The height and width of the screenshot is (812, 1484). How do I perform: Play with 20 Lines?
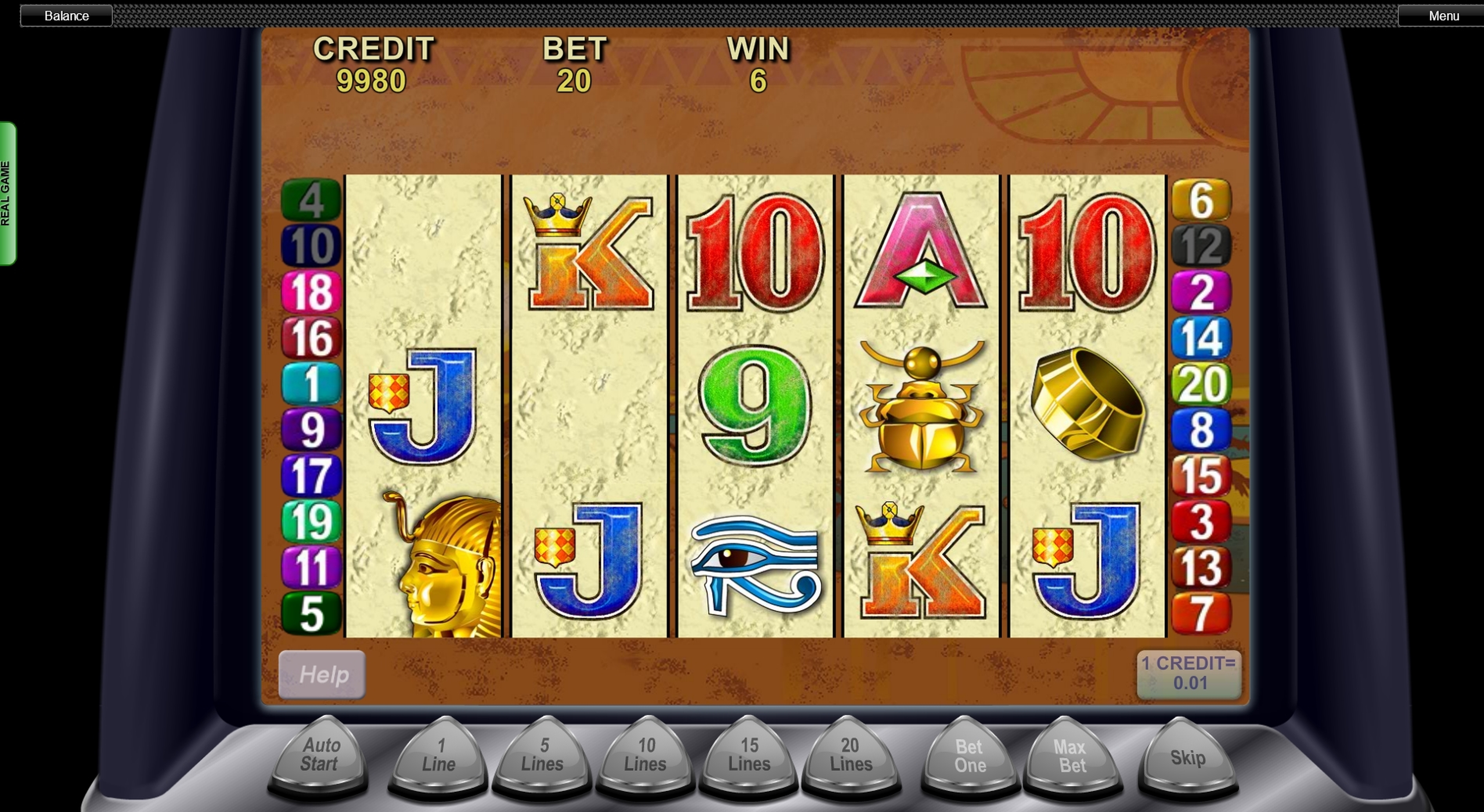pos(851,756)
